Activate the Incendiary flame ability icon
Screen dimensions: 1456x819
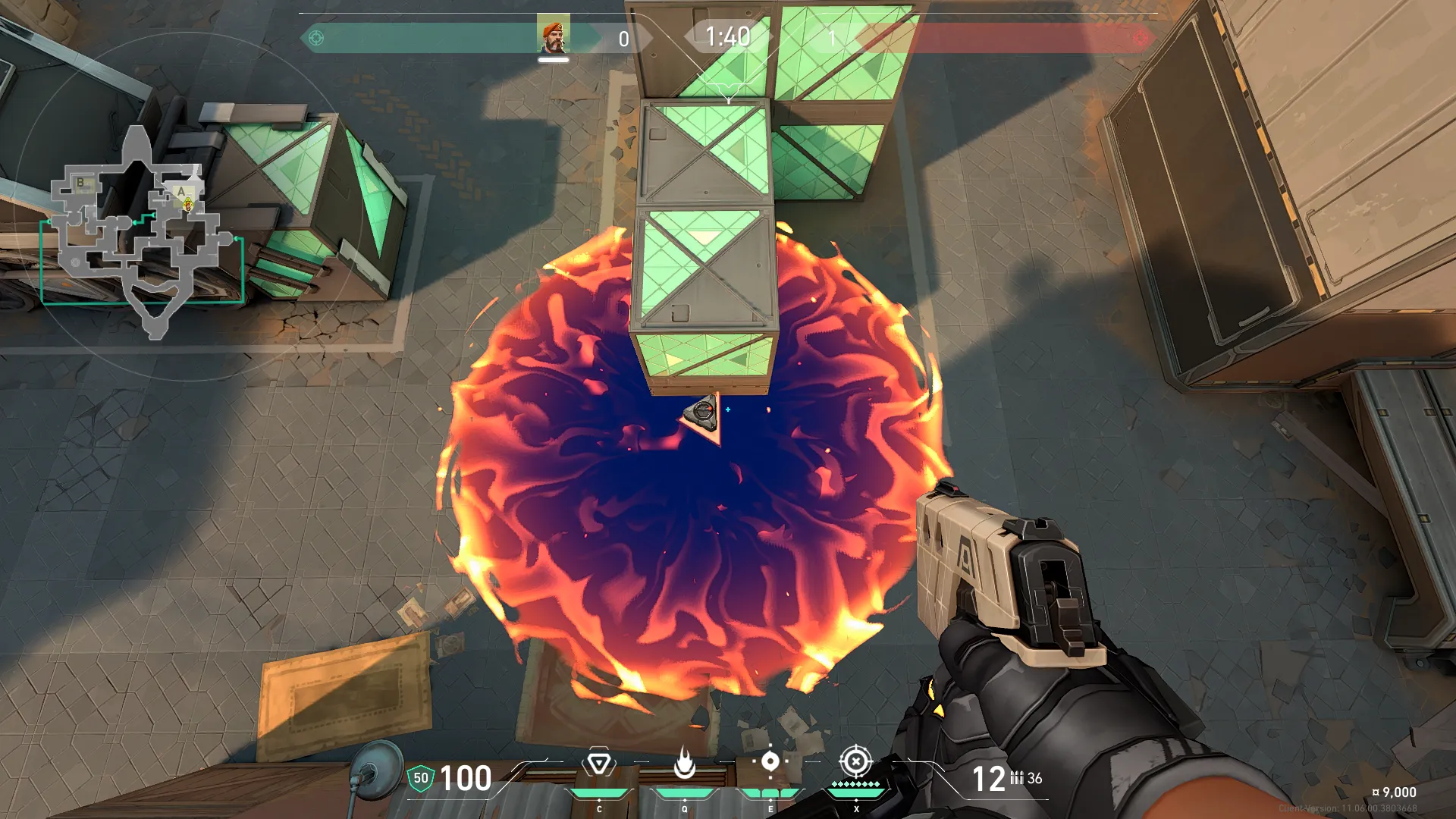(684, 763)
